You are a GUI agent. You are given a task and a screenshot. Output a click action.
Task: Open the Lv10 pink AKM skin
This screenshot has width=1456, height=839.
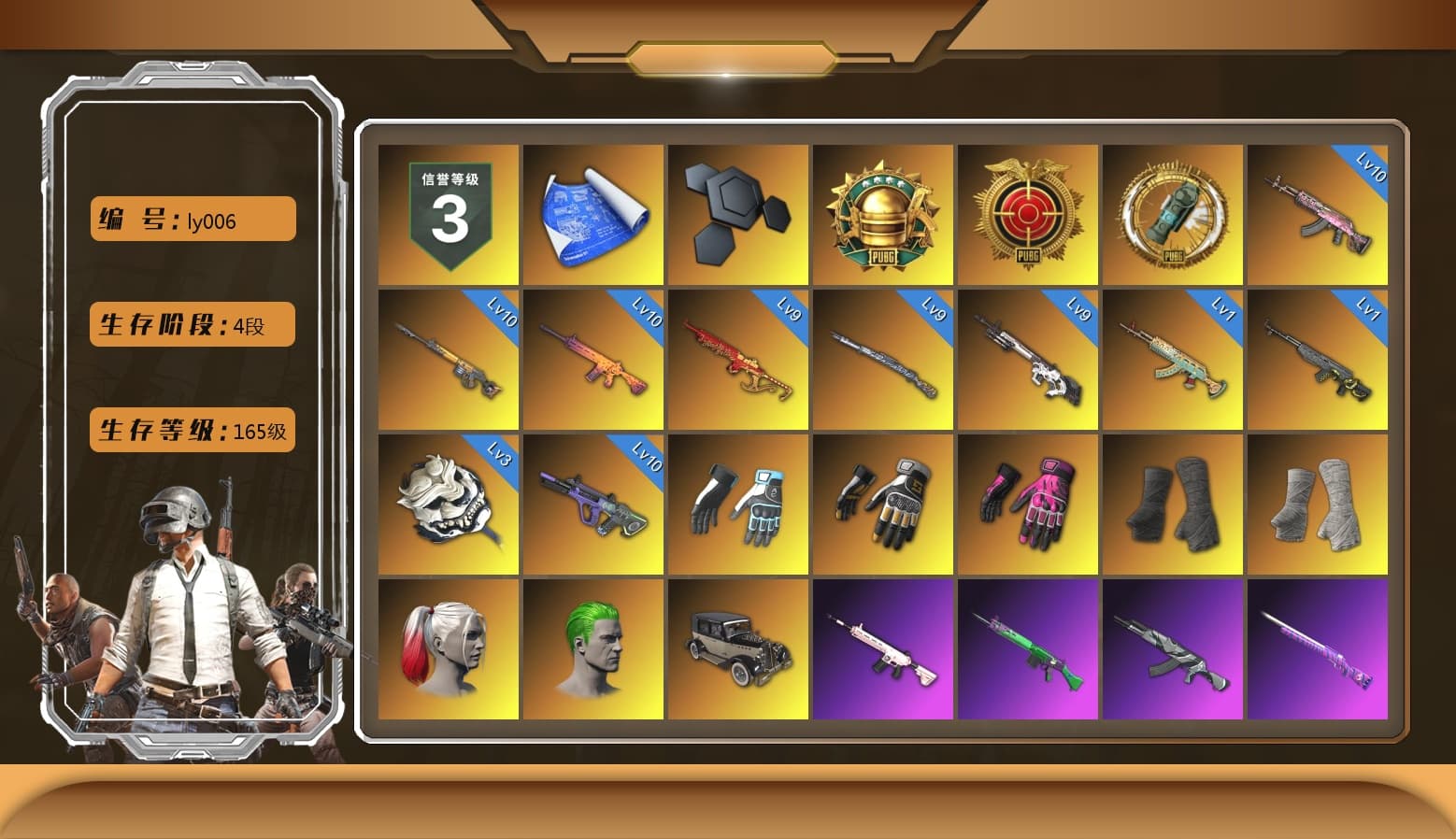click(1318, 213)
